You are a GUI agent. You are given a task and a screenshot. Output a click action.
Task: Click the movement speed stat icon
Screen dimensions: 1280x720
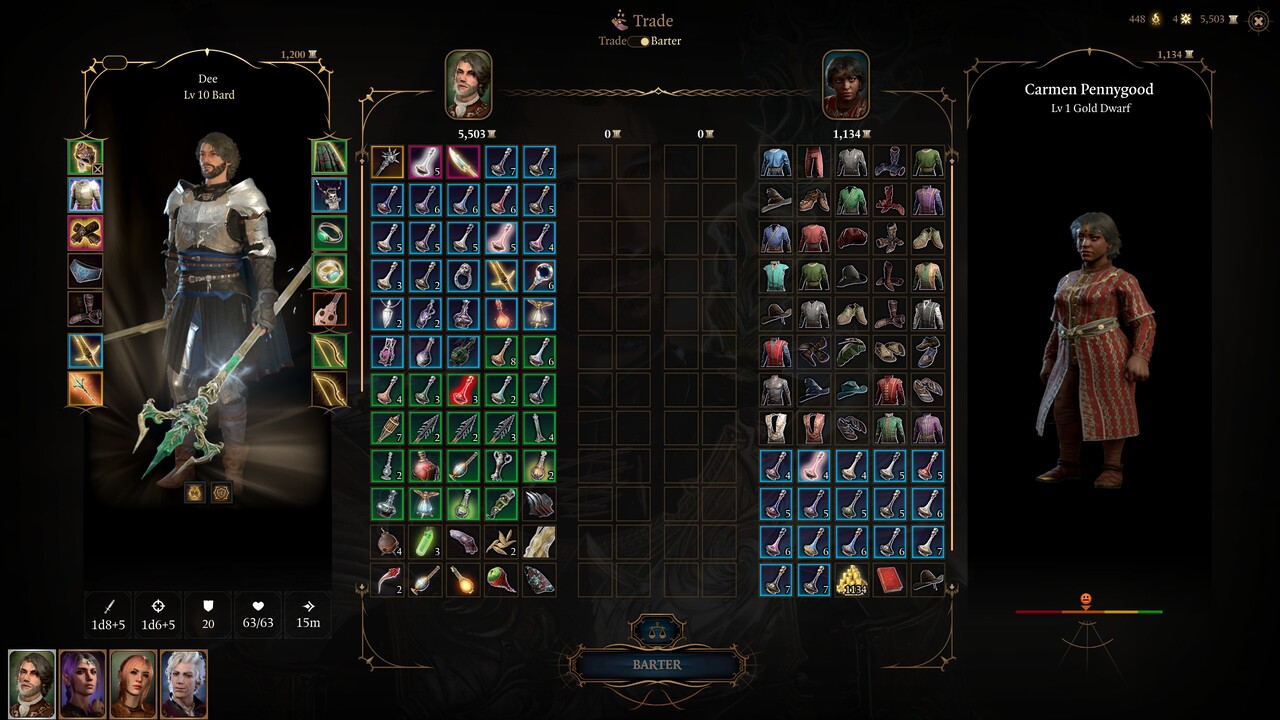pyautogui.click(x=307, y=608)
